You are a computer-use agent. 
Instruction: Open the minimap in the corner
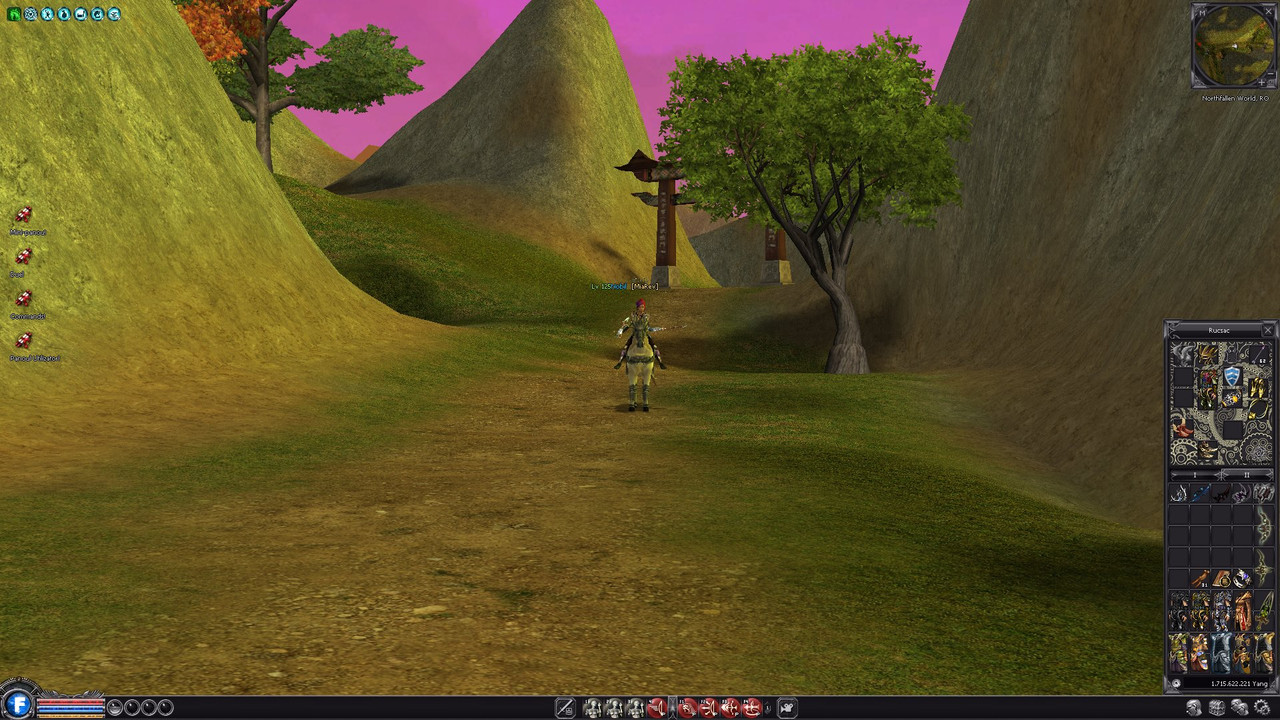[1233, 46]
